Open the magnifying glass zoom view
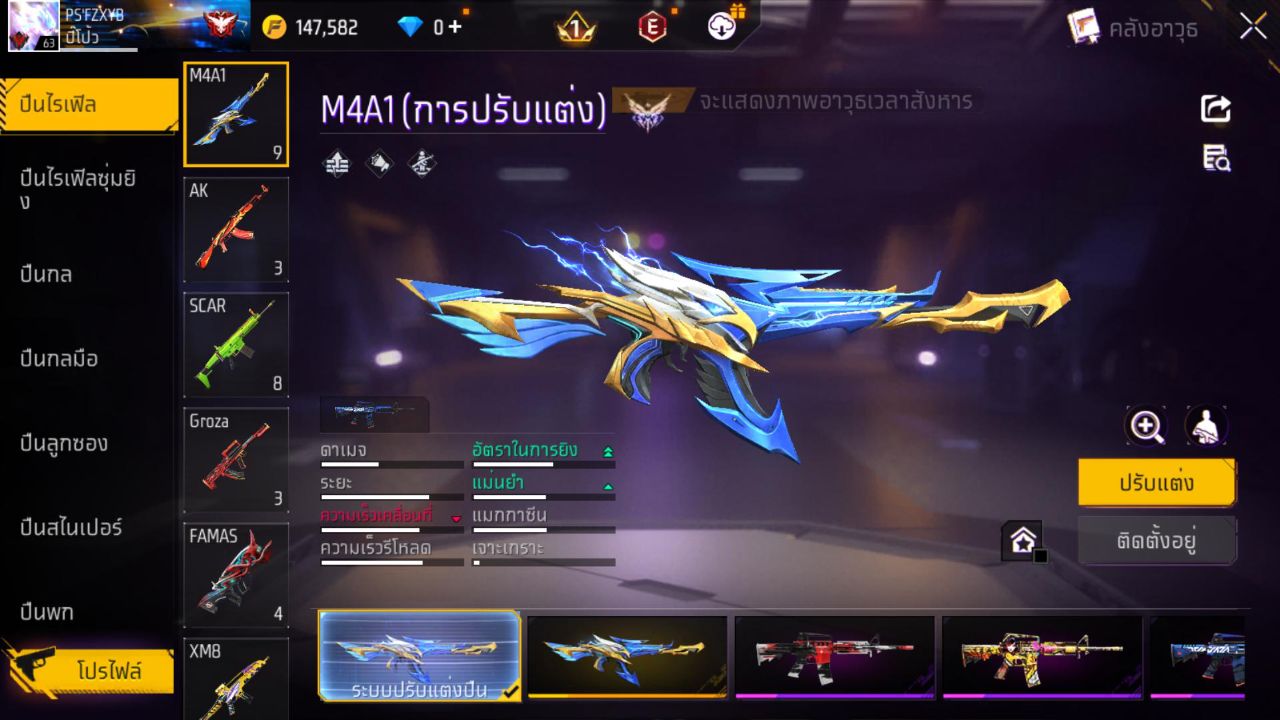 [1146, 426]
